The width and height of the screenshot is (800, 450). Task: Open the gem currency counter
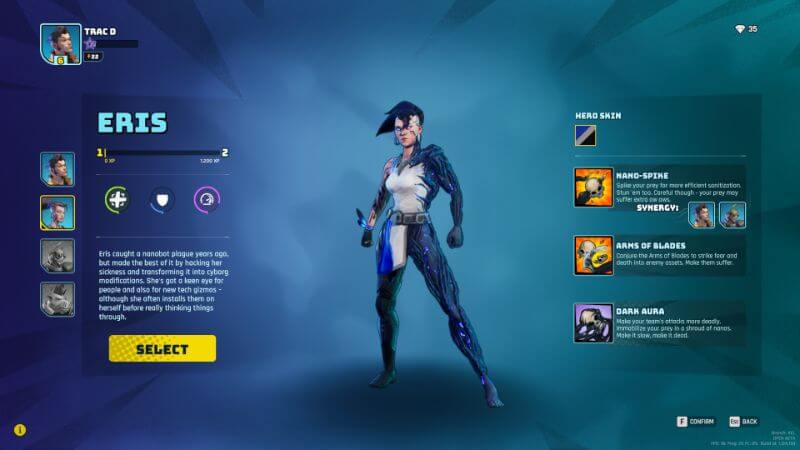click(x=746, y=29)
